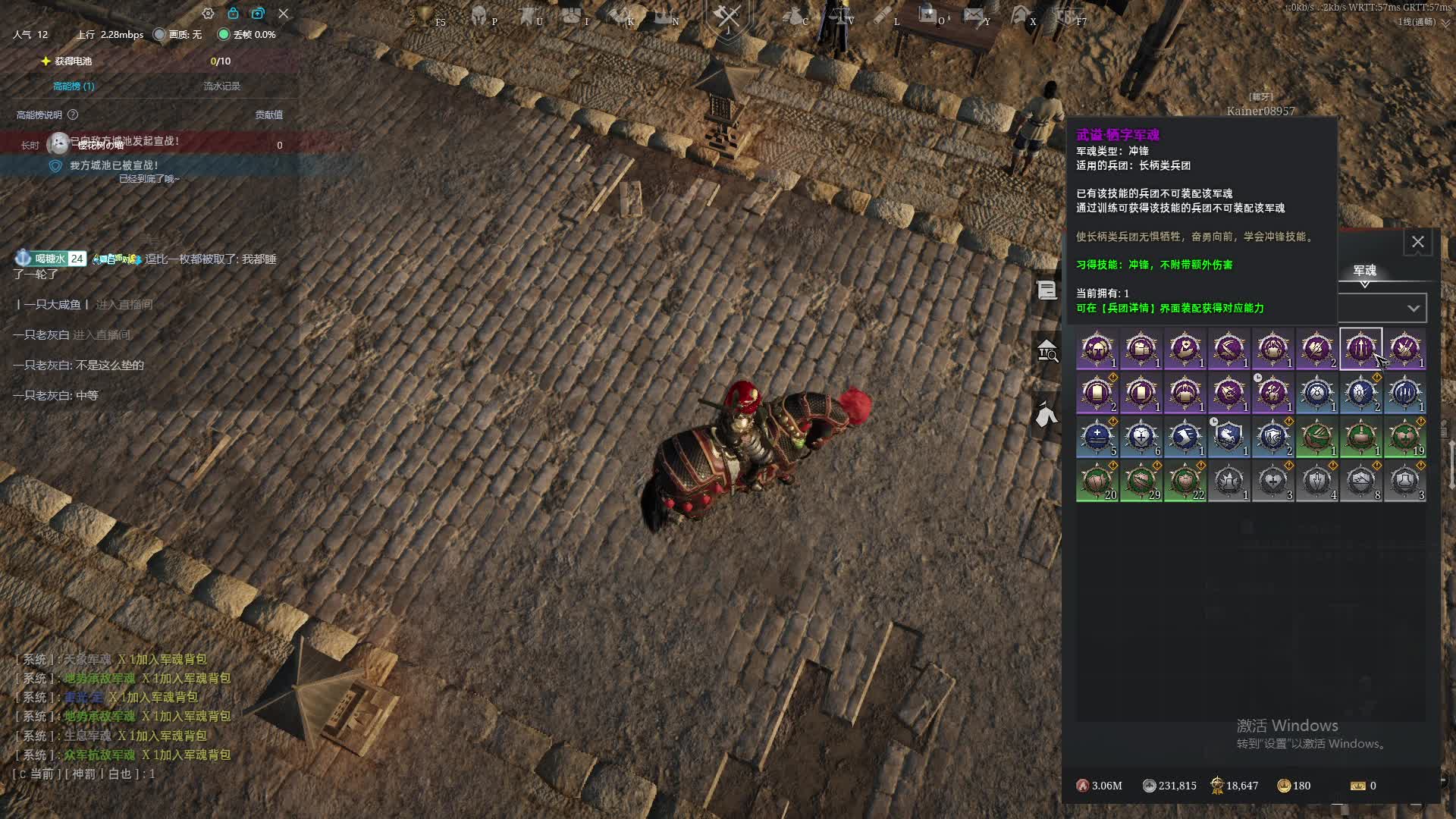Image resolution: width=1456 pixels, height=819 pixels.
Task: Open the helmet character menu icon
Action: coord(479,15)
